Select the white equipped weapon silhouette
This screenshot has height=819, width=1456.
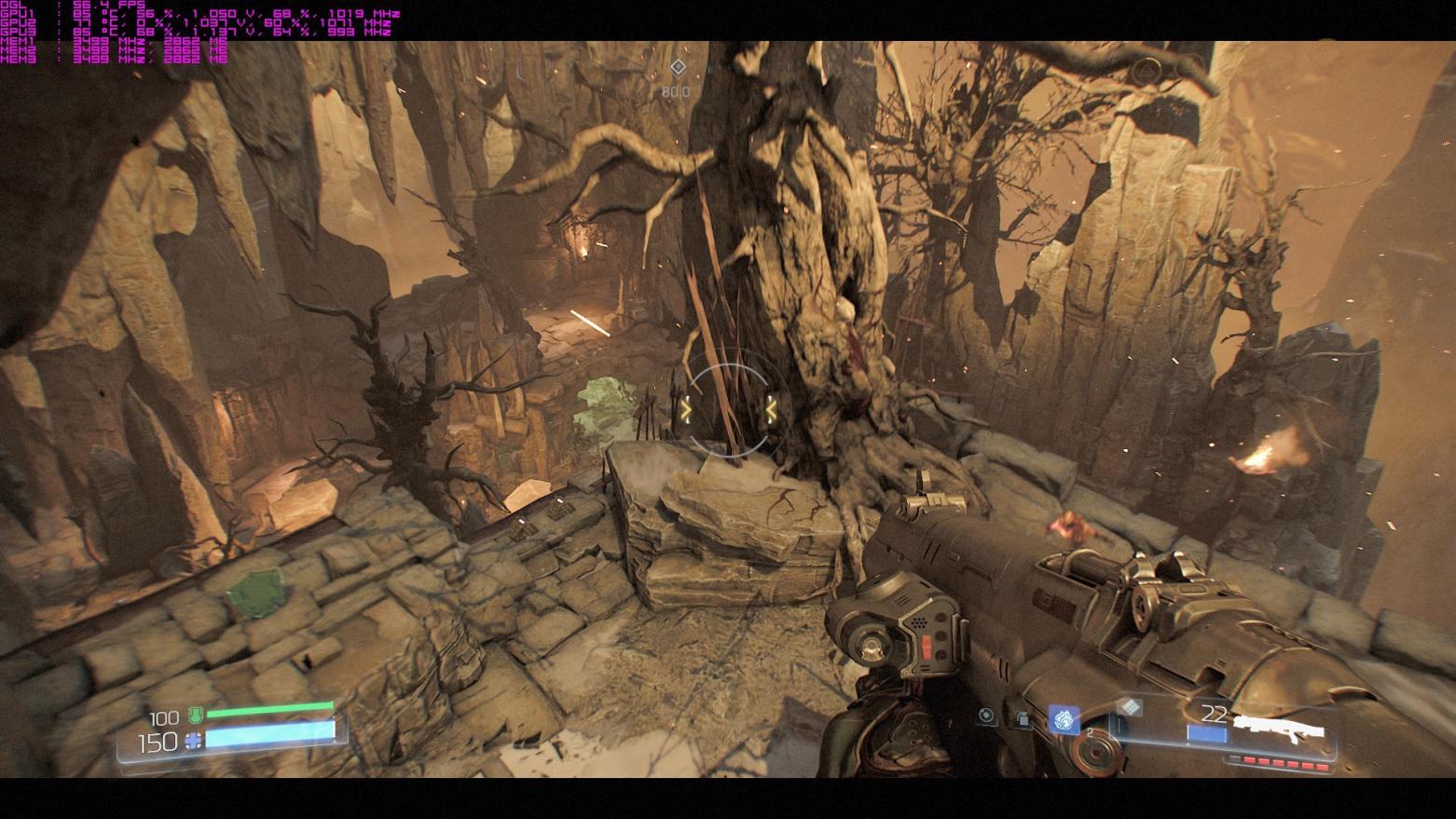pyautogui.click(x=1280, y=727)
